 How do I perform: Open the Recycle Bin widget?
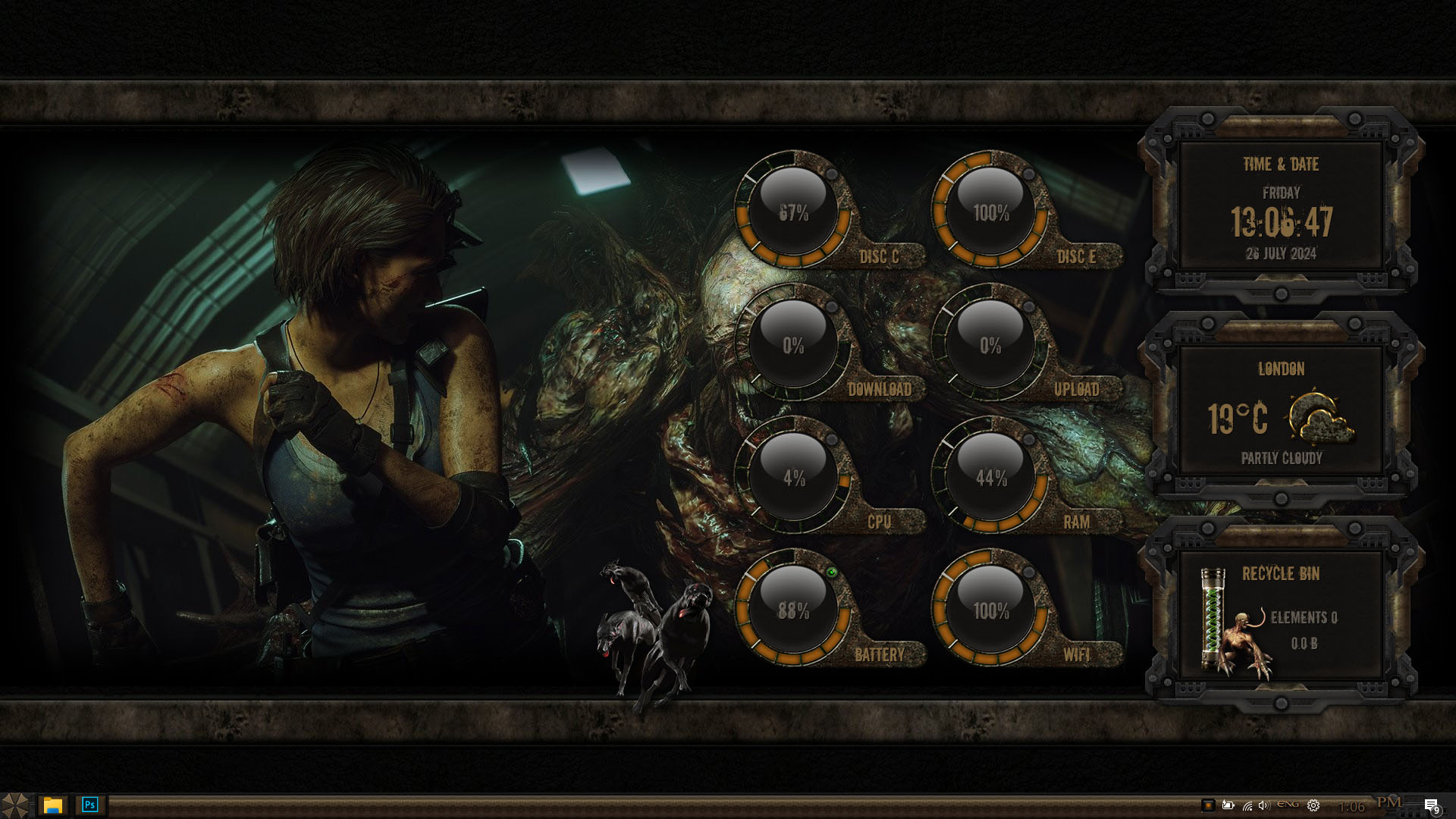click(1281, 614)
